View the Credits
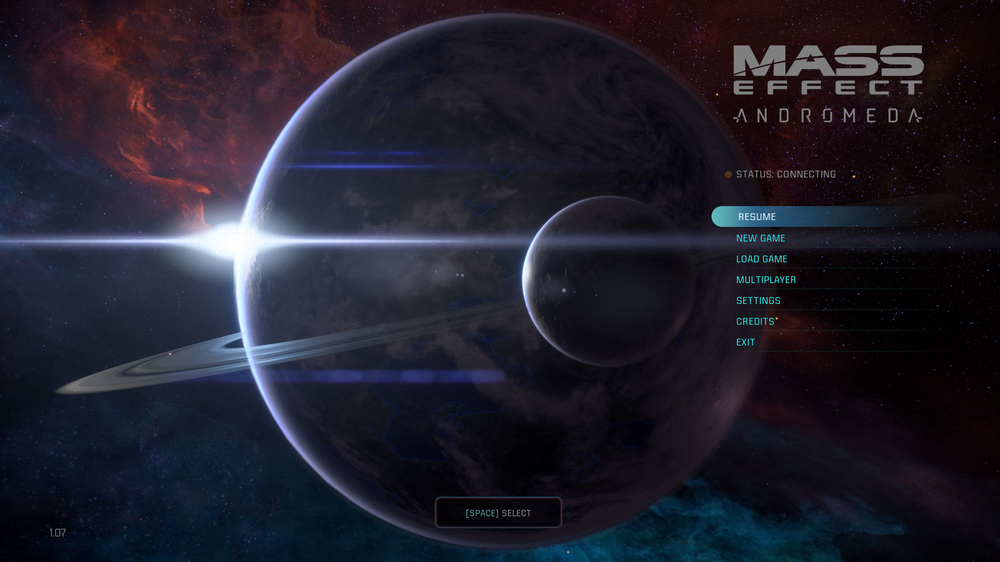 coord(755,322)
